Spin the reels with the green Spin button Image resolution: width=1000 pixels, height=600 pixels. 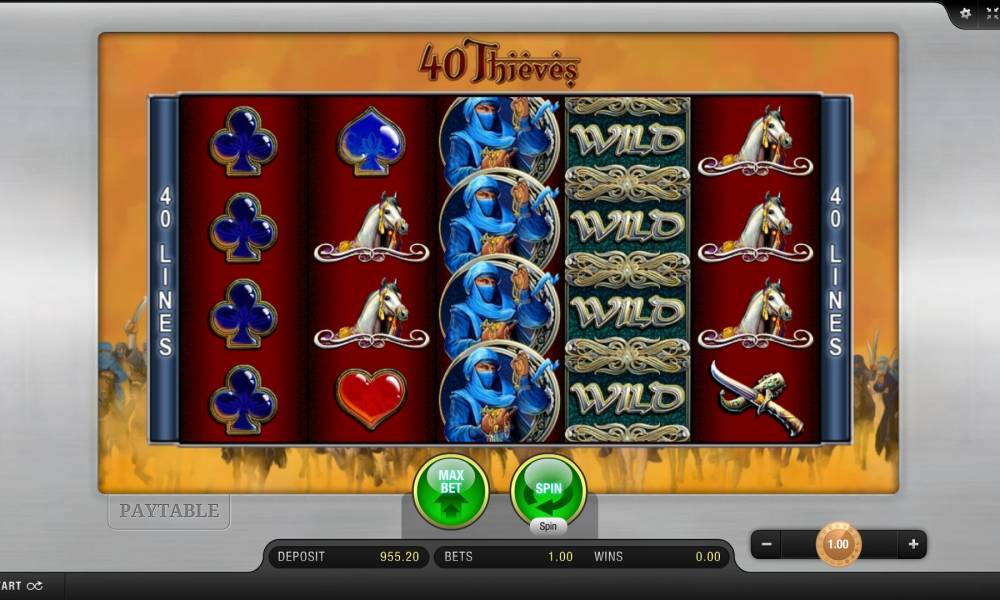tap(548, 490)
